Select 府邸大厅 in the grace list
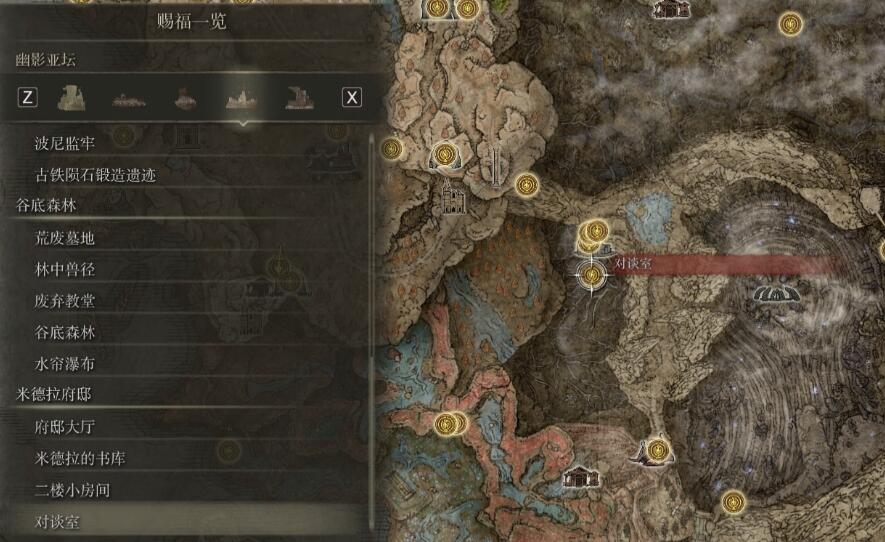 point(64,427)
